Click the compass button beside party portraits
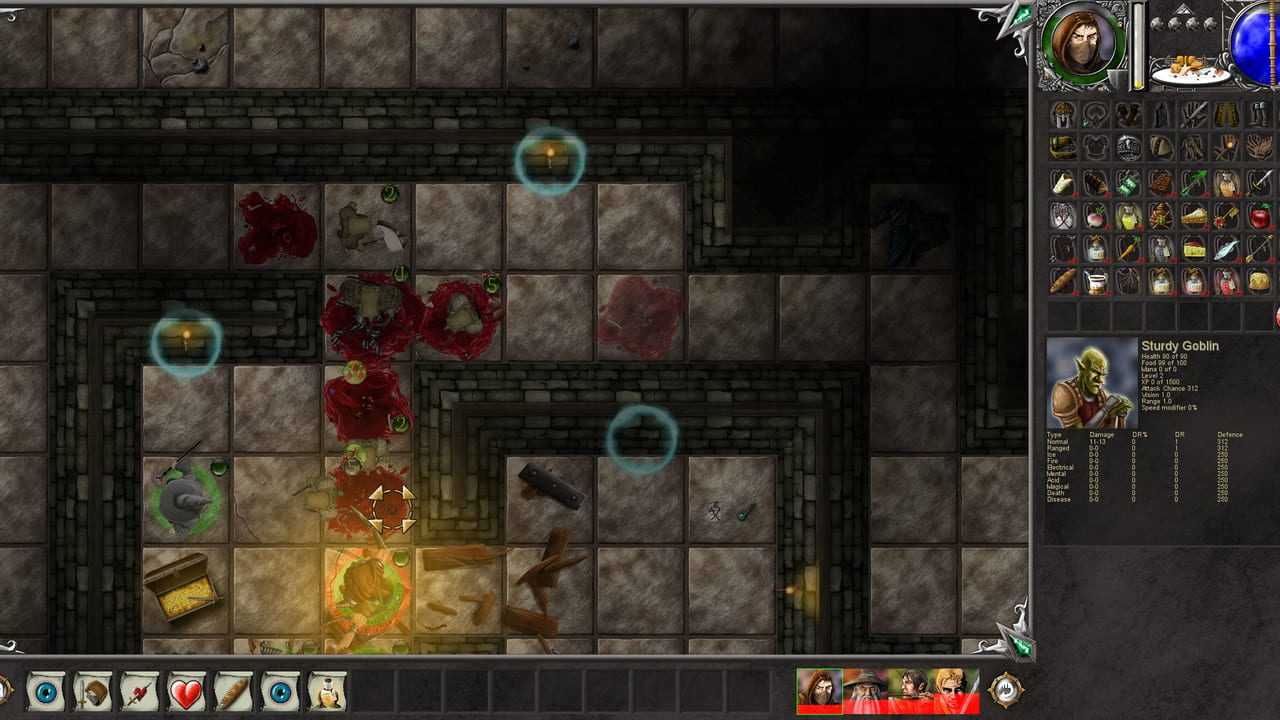This screenshot has height=720, width=1280. click(1005, 690)
